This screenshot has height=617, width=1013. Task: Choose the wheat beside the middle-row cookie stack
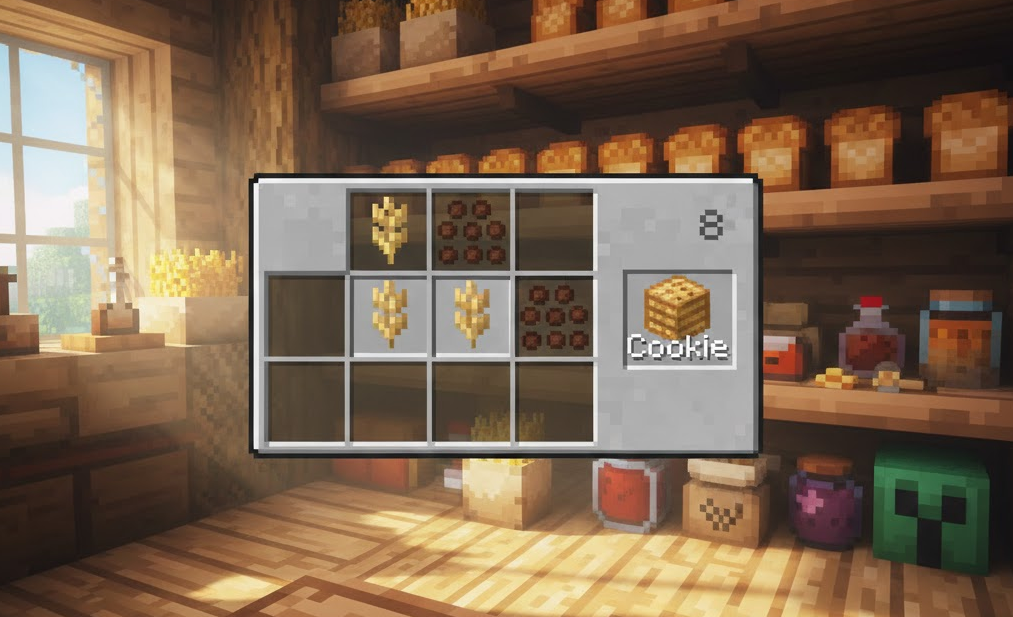point(471,315)
